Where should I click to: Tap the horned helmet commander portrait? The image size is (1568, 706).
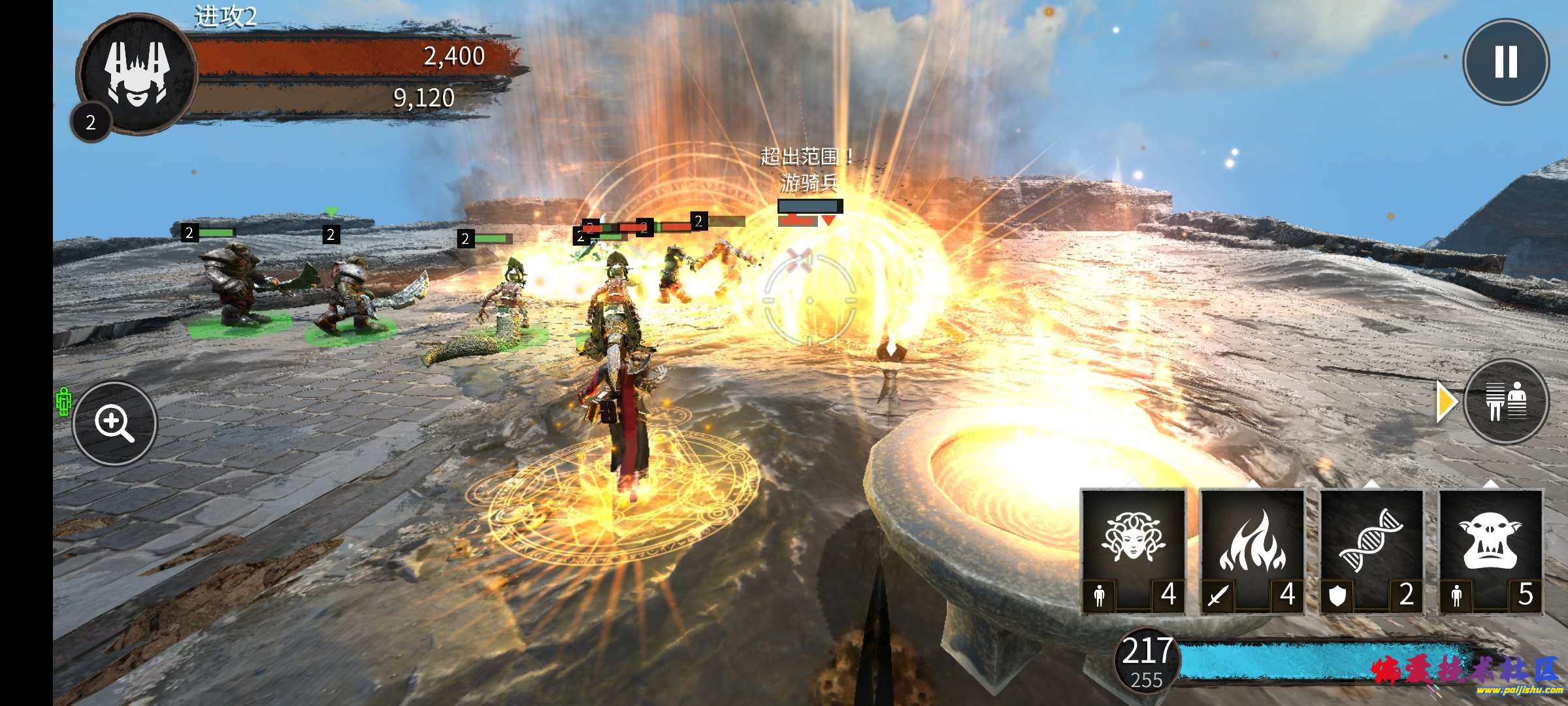coord(137,73)
